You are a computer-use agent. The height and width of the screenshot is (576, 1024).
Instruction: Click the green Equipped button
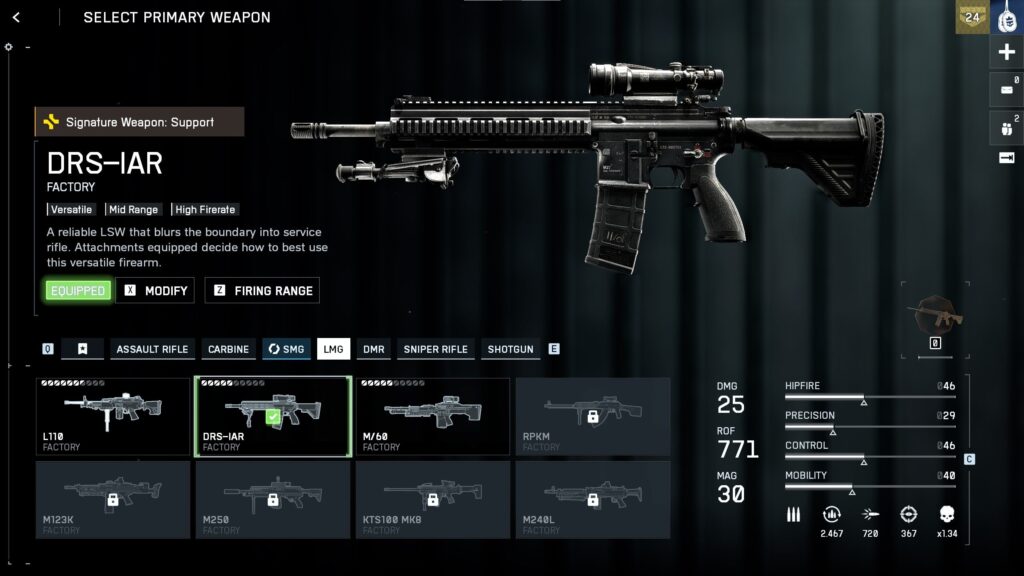[78, 291]
